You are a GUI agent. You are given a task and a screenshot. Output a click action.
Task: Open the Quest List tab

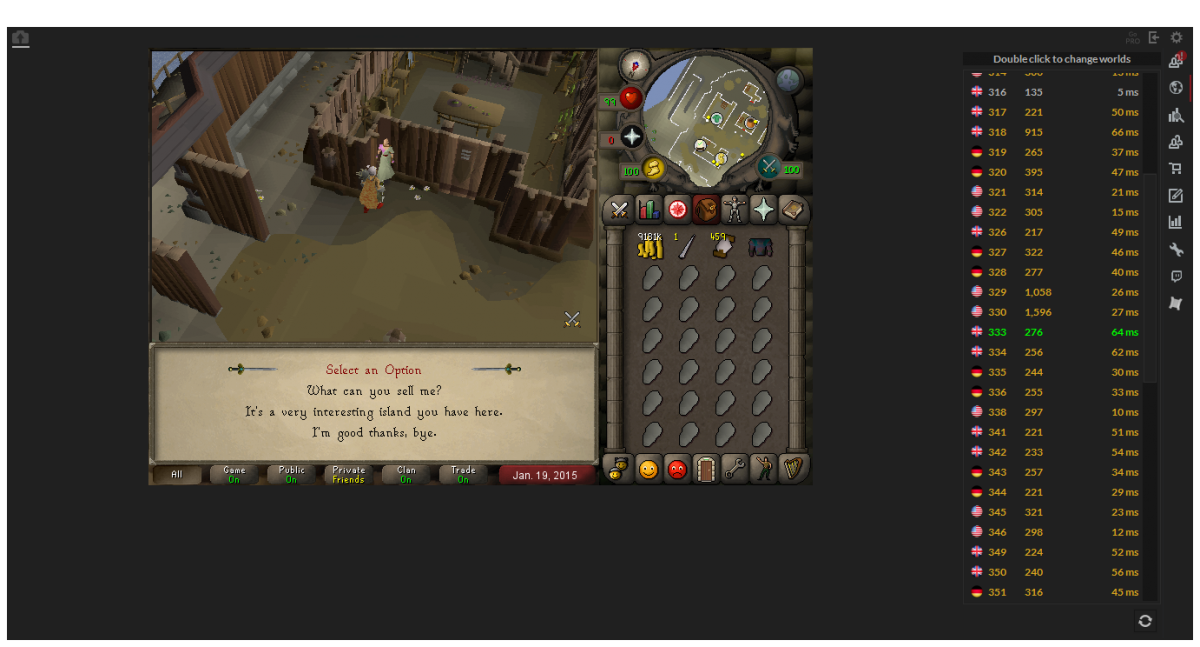[678, 210]
